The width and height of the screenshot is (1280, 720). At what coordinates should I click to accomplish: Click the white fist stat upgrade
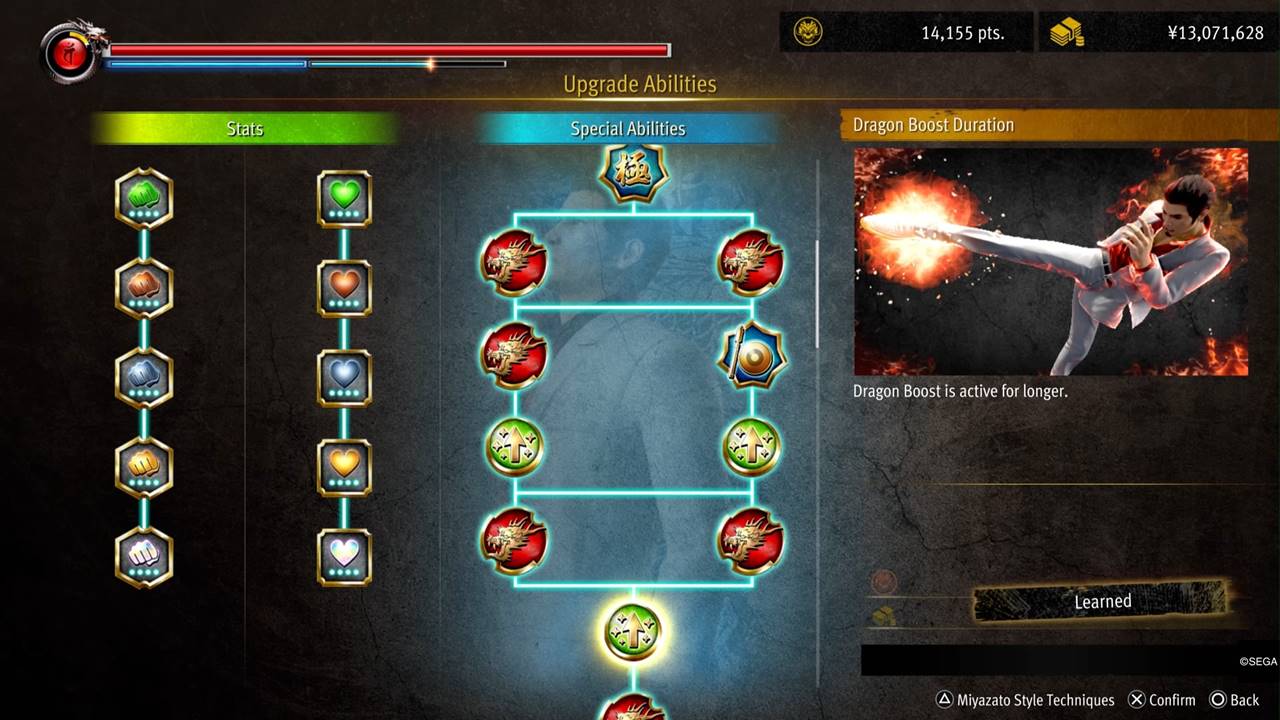click(144, 557)
